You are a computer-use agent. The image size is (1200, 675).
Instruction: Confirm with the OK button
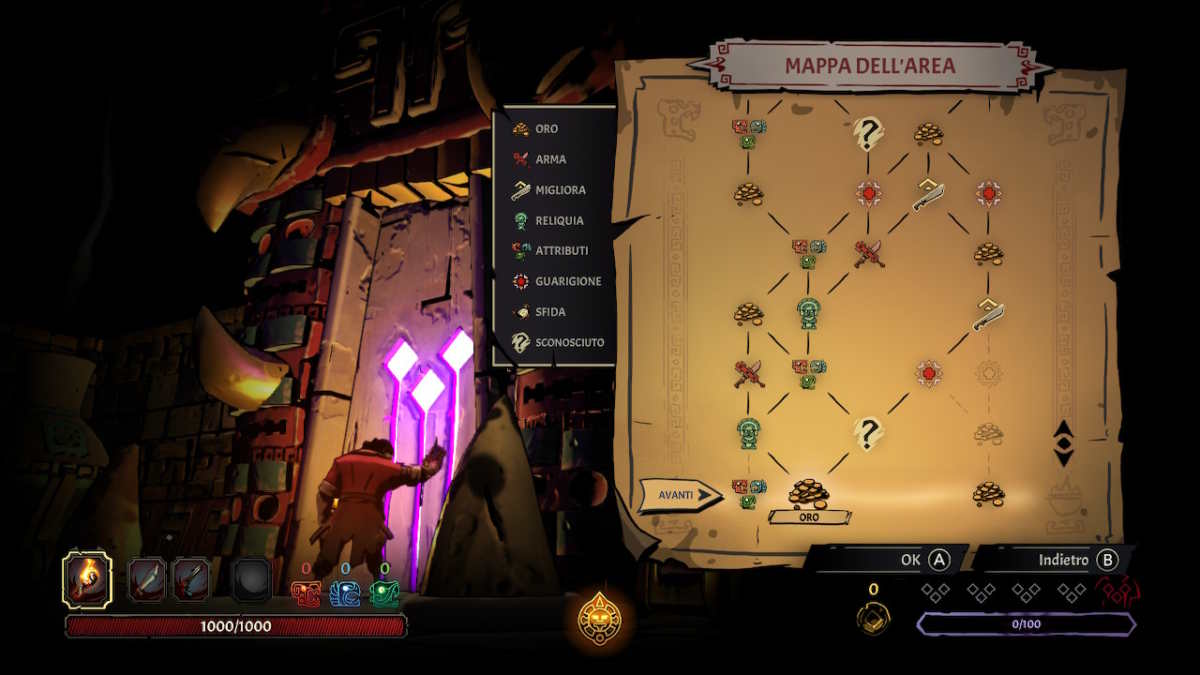[x=922, y=560]
